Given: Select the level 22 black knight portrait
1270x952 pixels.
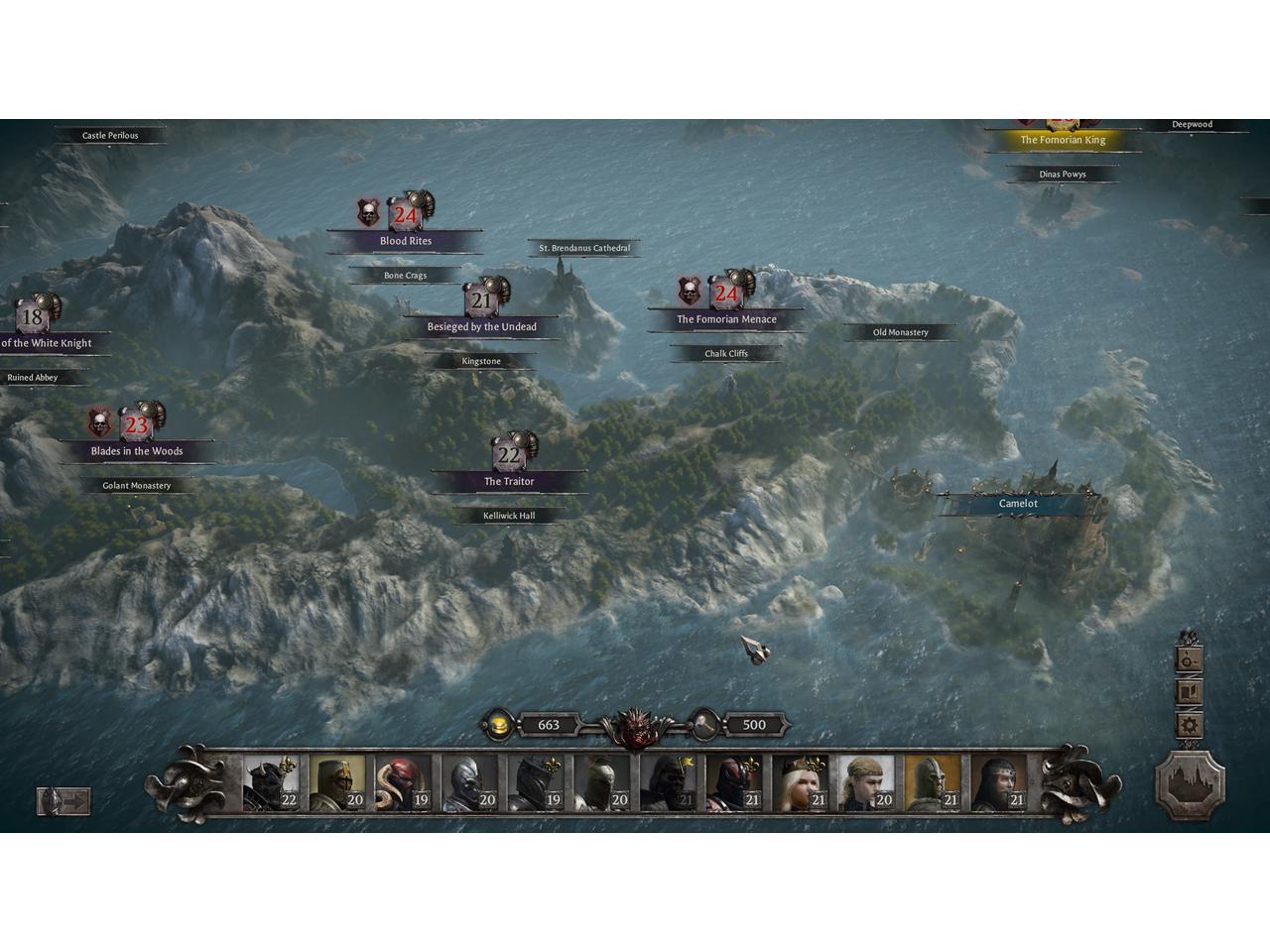Looking at the screenshot, I should coord(271,783).
